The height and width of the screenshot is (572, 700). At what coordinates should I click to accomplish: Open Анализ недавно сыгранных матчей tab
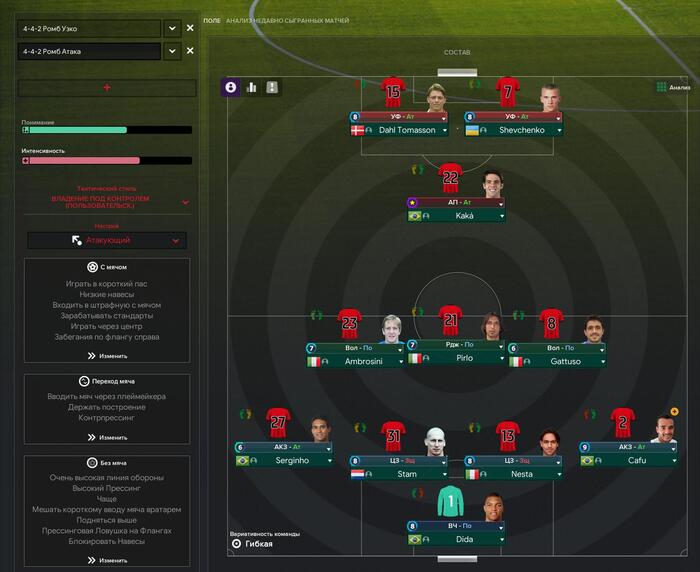point(287,20)
